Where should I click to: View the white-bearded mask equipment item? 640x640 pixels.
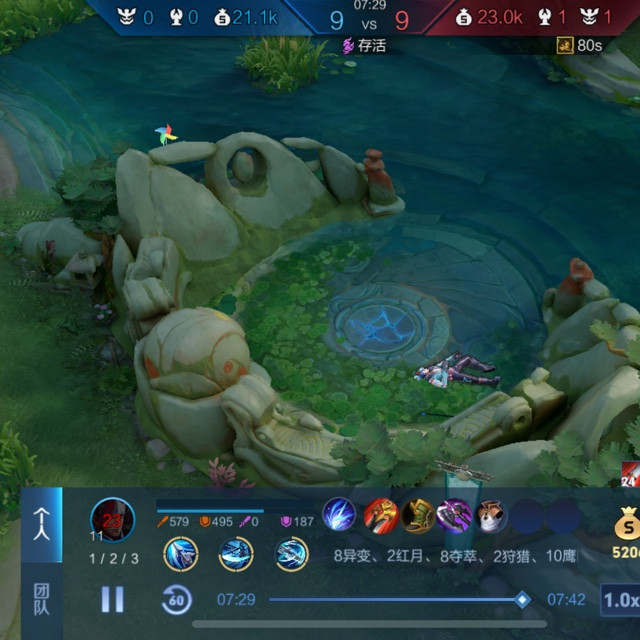pyautogui.click(x=491, y=516)
